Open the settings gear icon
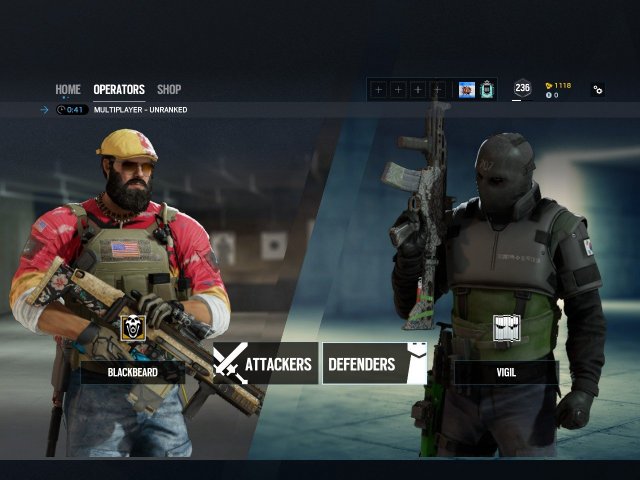640x480 pixels. pyautogui.click(x=598, y=89)
